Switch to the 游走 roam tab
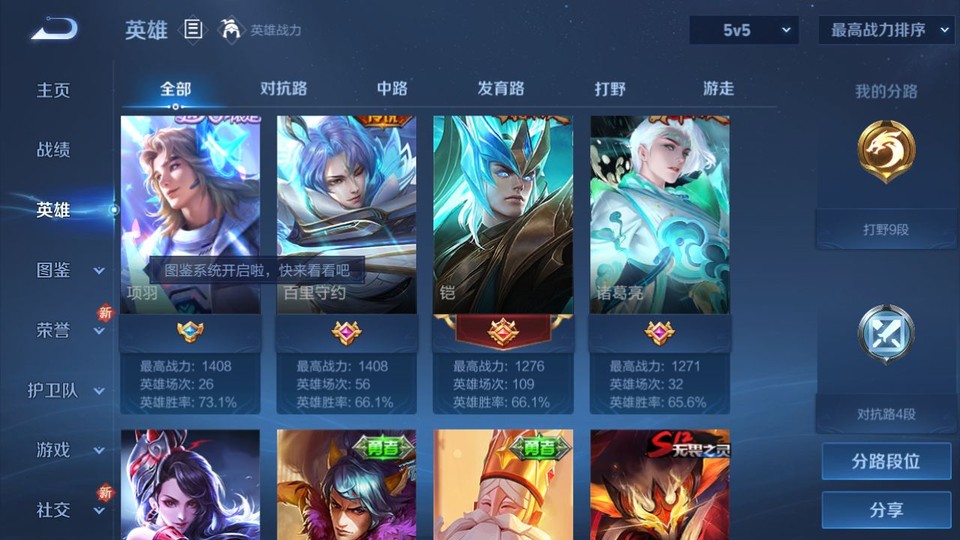Image resolution: width=960 pixels, height=540 pixels. click(718, 88)
